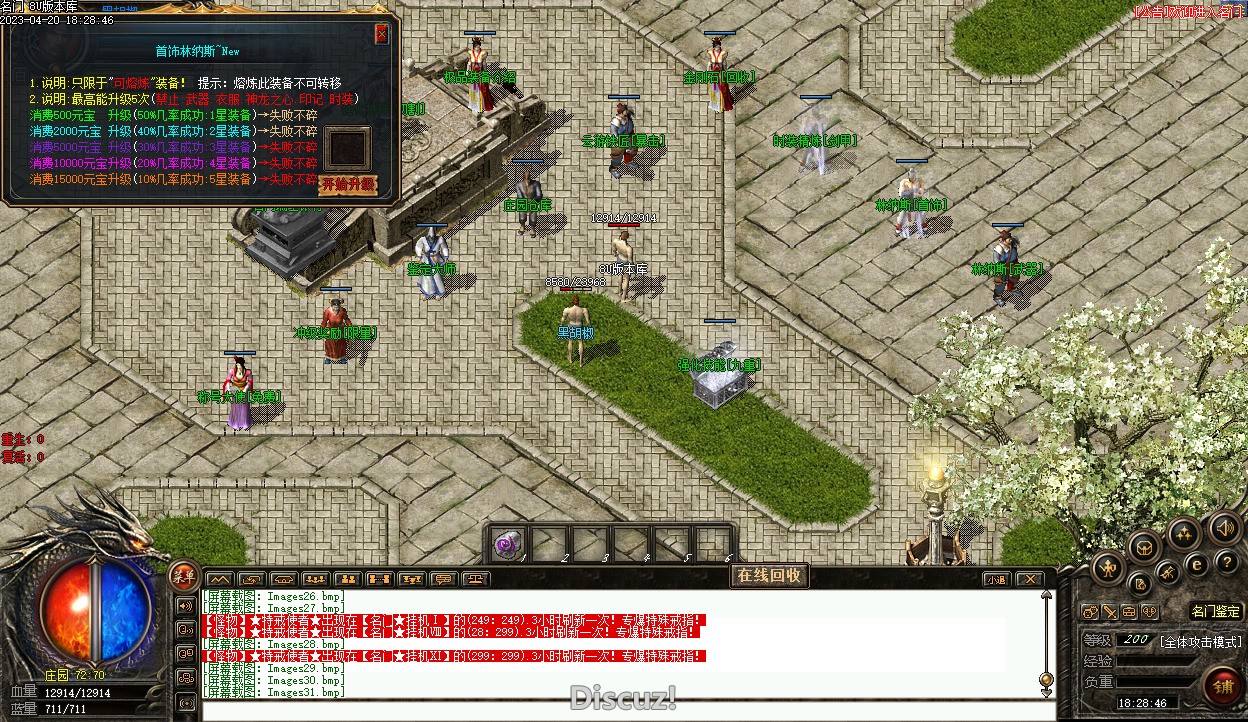Viewport: 1248px width, 722px height.
Task: Close the 首饰林纳斯 upgrade dialog
Action: (x=381, y=34)
